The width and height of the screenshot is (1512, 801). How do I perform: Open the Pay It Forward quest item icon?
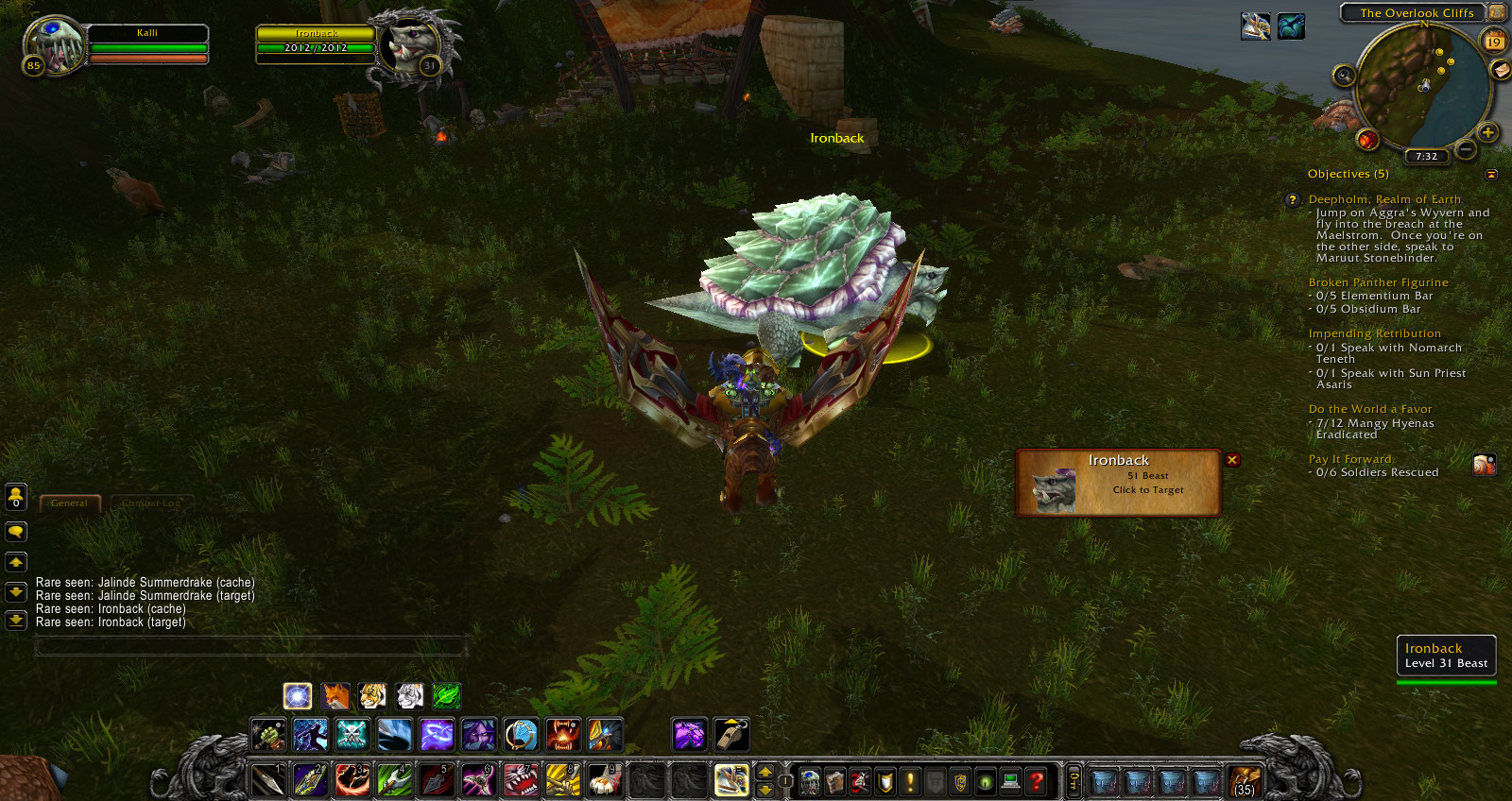tap(1484, 465)
